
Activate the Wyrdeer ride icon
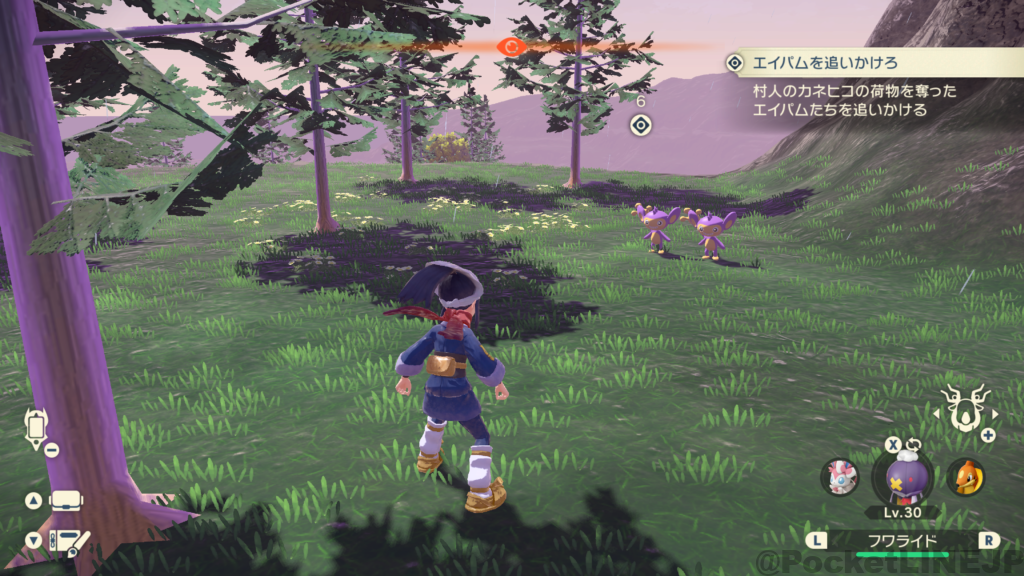[x=966, y=409]
